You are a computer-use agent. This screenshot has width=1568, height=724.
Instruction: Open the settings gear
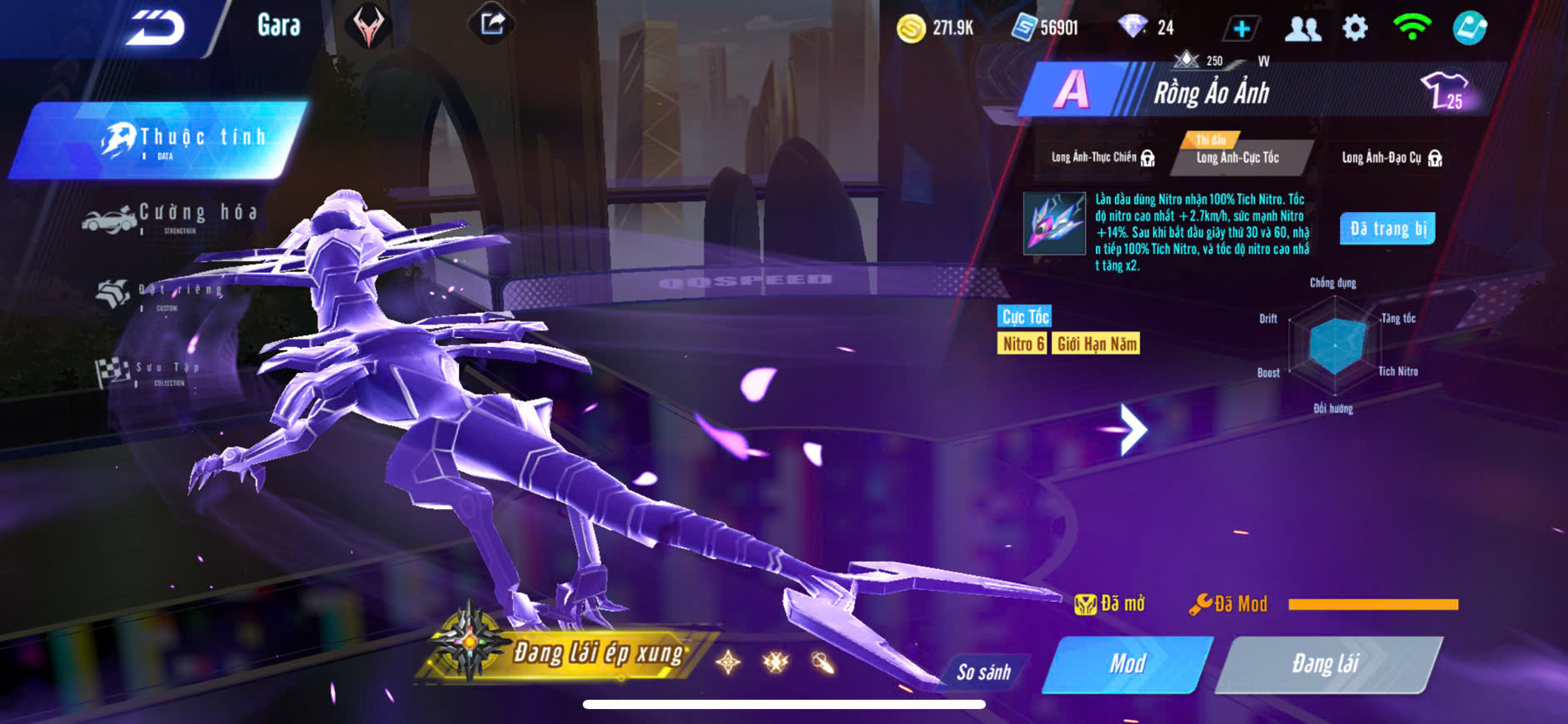point(1355,28)
